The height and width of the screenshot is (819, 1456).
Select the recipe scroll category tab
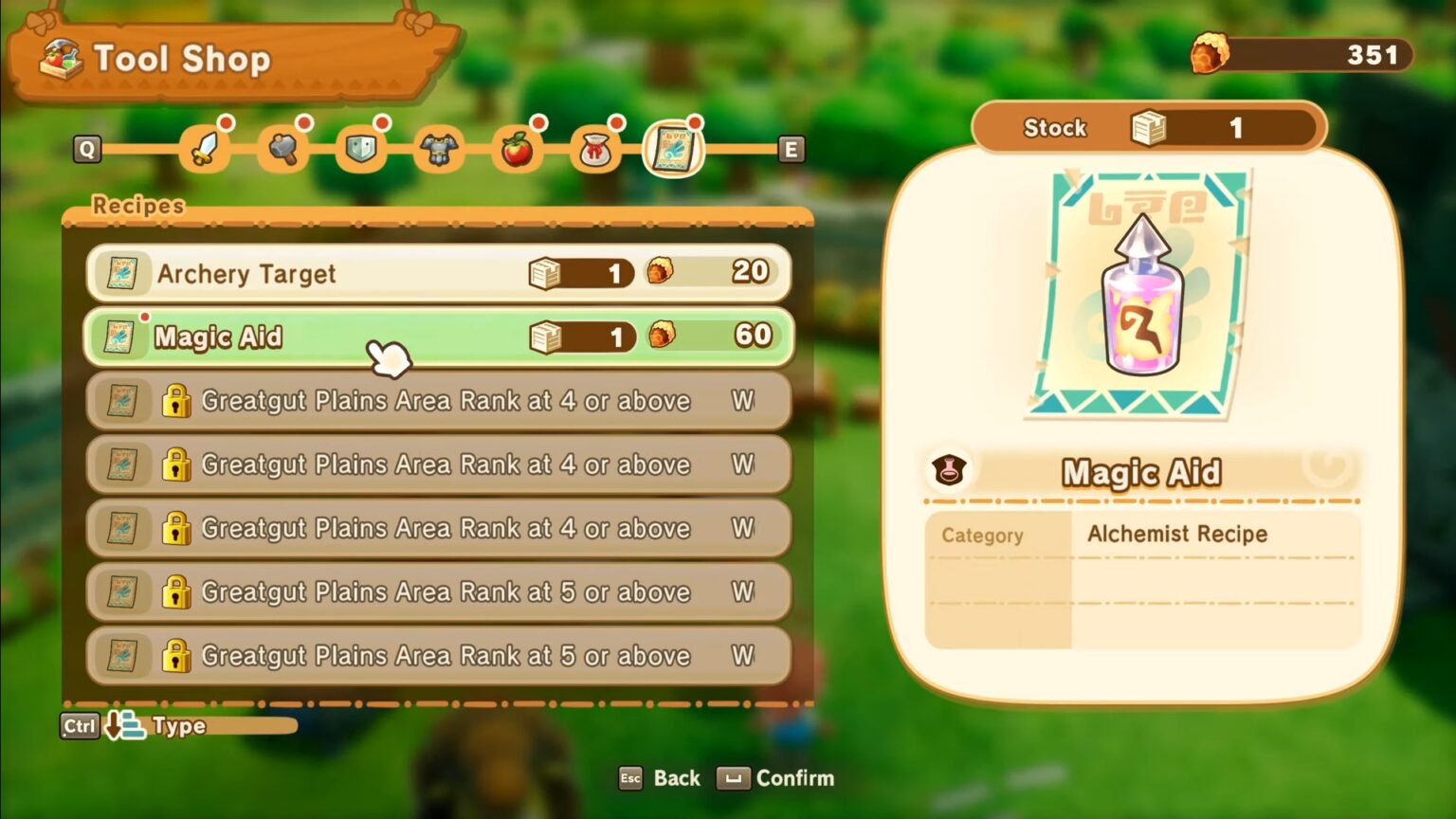pyautogui.click(x=672, y=150)
